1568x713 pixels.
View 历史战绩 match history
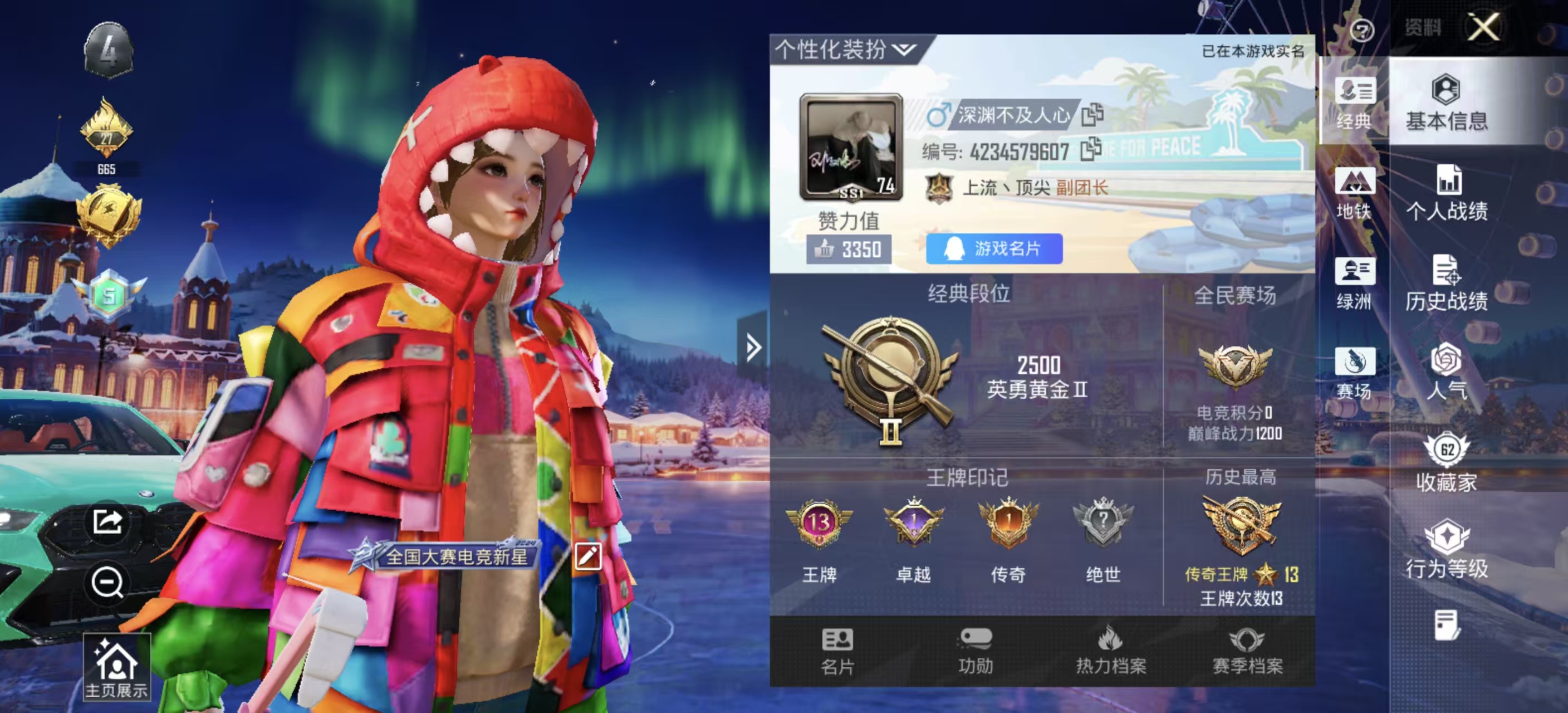pyautogui.click(x=1446, y=283)
